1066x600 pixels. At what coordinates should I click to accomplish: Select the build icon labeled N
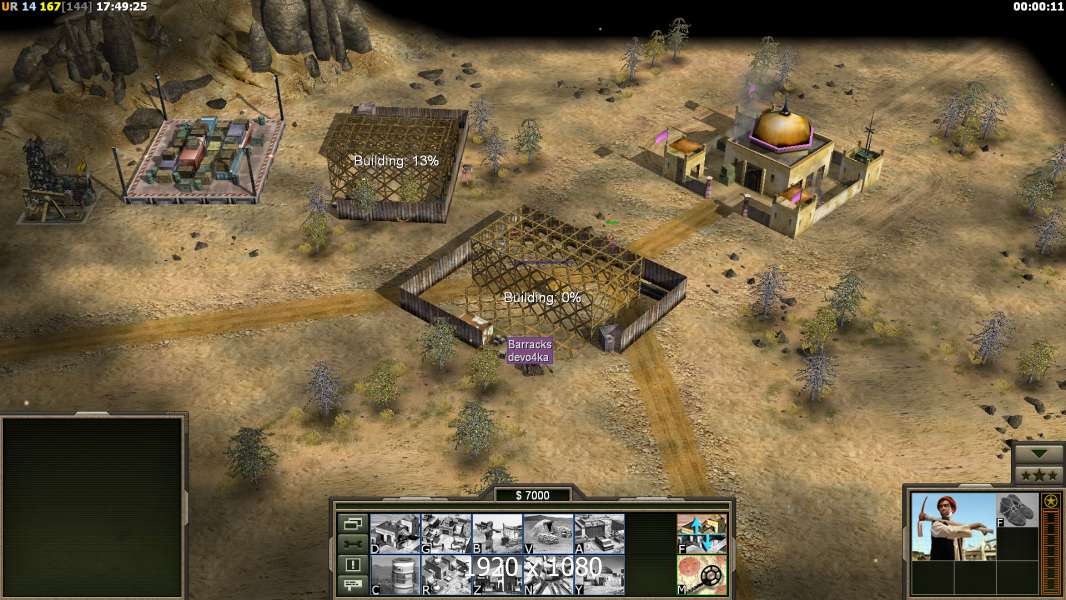[548, 574]
